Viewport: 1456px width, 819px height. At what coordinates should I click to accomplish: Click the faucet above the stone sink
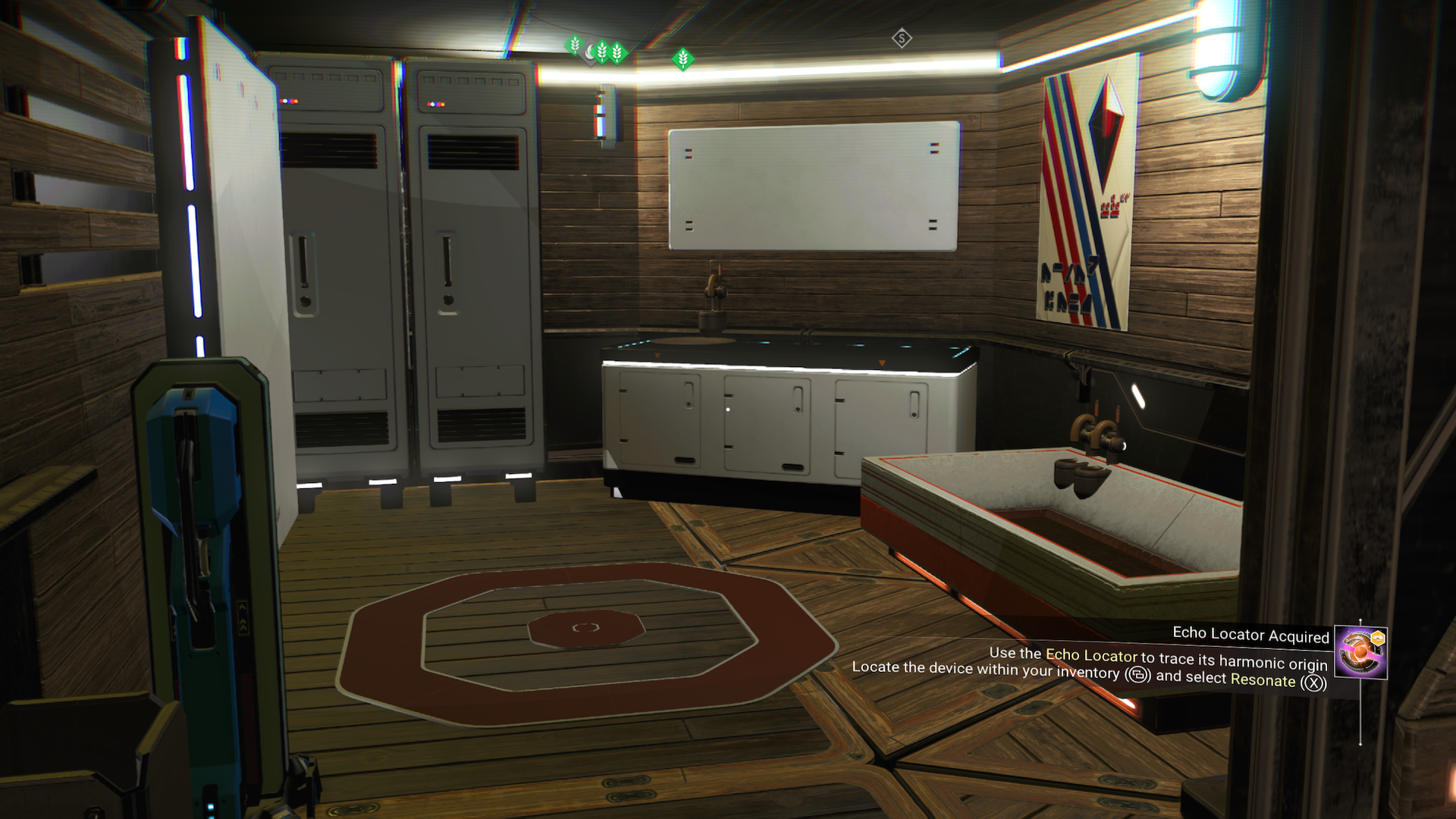[x=1097, y=436]
